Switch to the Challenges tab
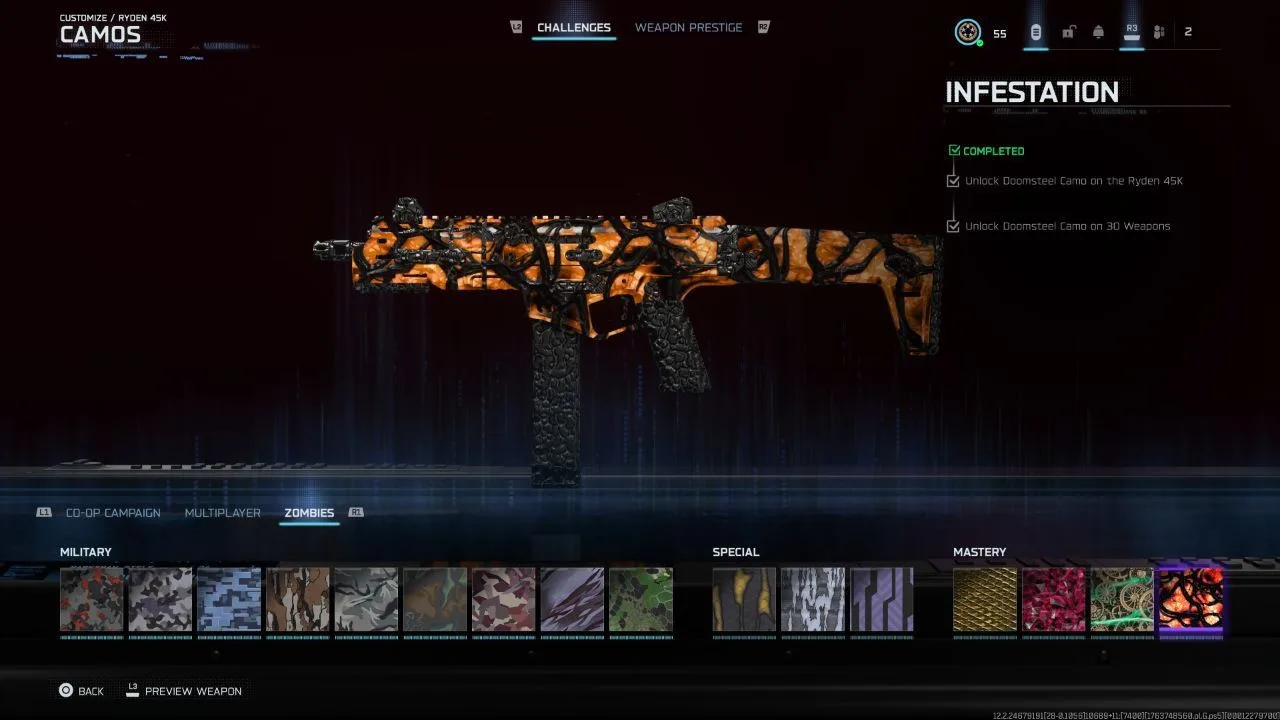 pos(574,28)
